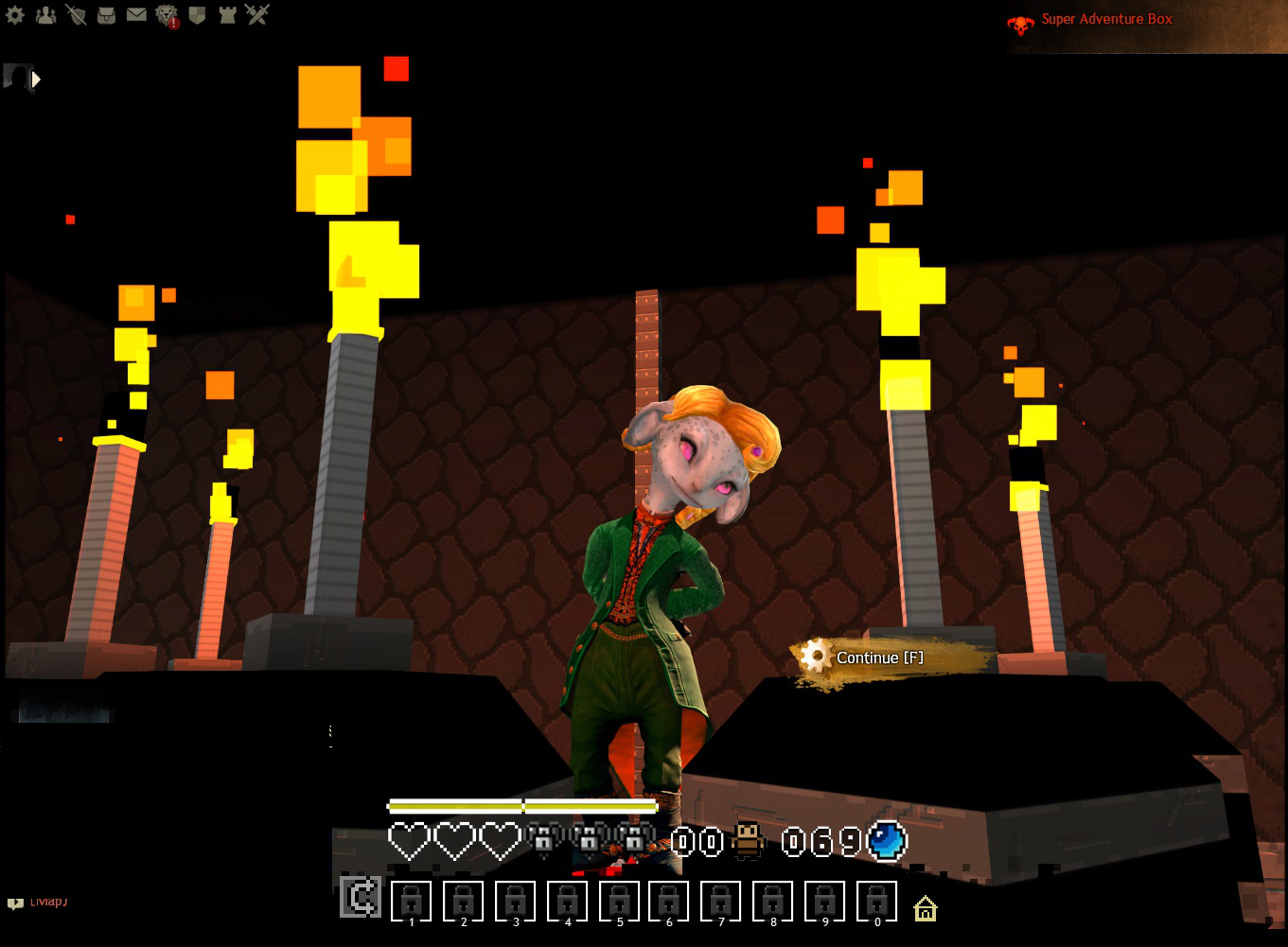Click the grey swap icon beside the skill bar
The image size is (1288, 947).
point(361,897)
